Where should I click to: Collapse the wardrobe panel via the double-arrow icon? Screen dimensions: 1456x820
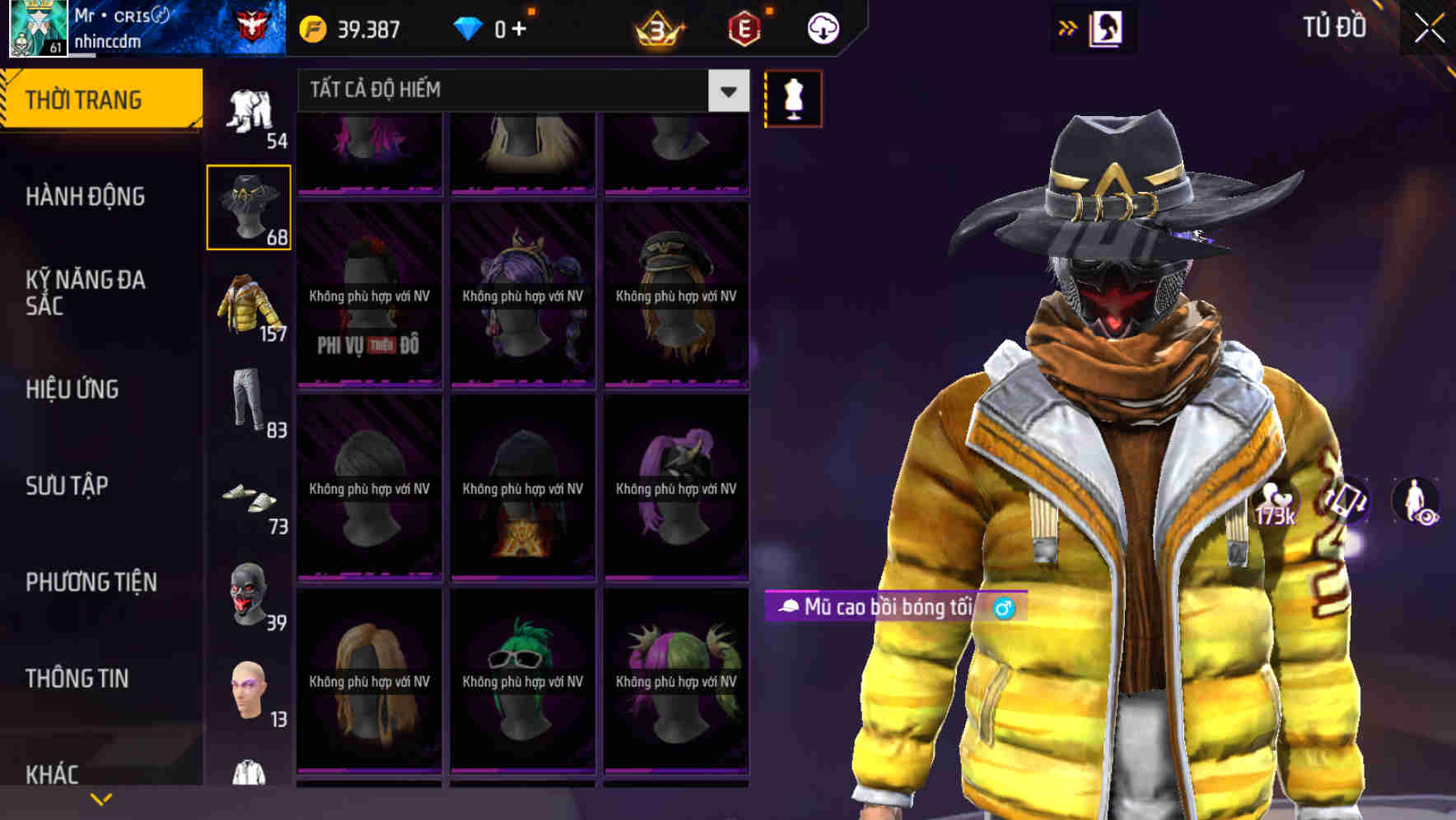point(1068,27)
